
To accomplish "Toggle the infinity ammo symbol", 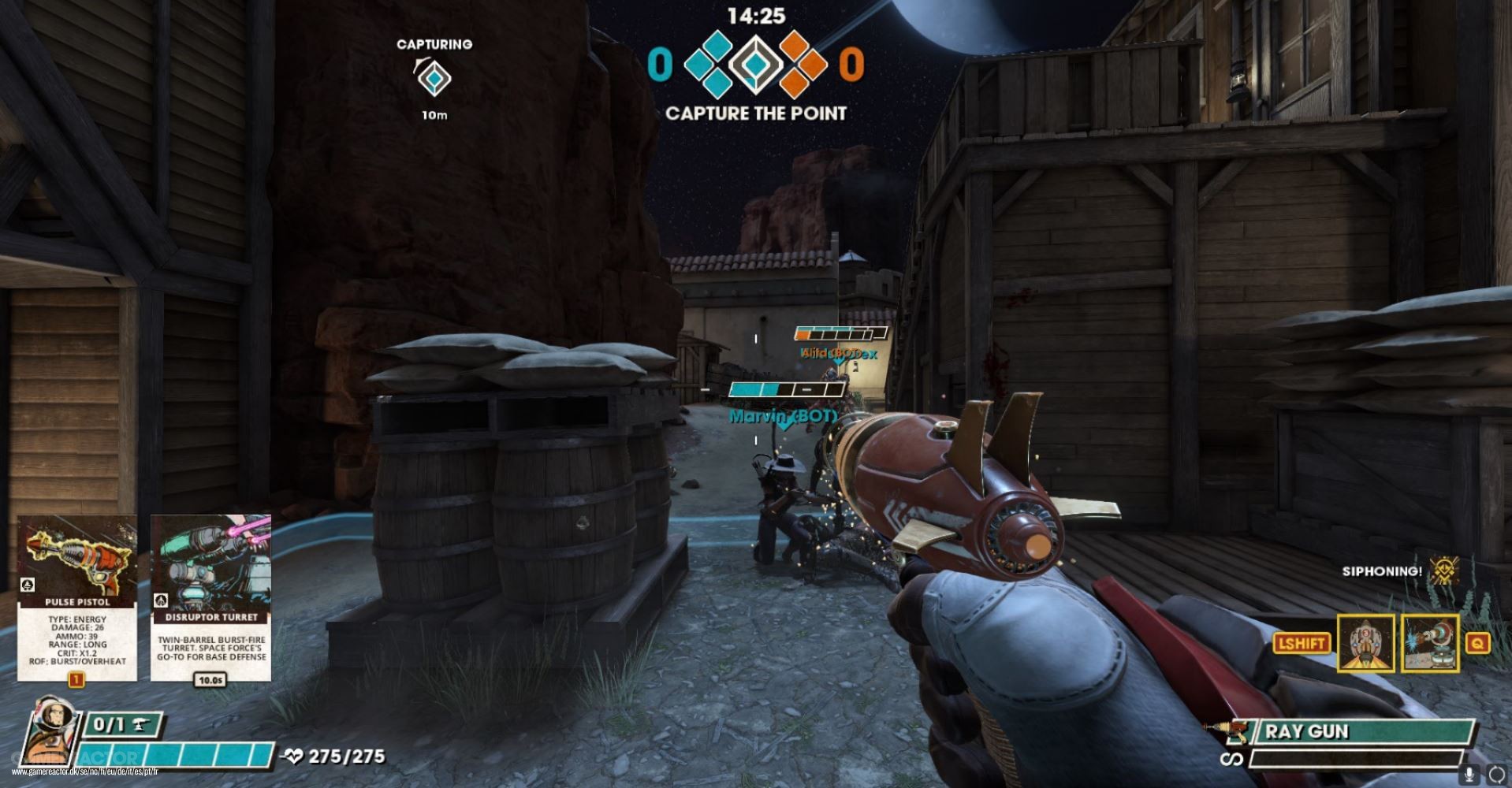I will click(x=1234, y=760).
